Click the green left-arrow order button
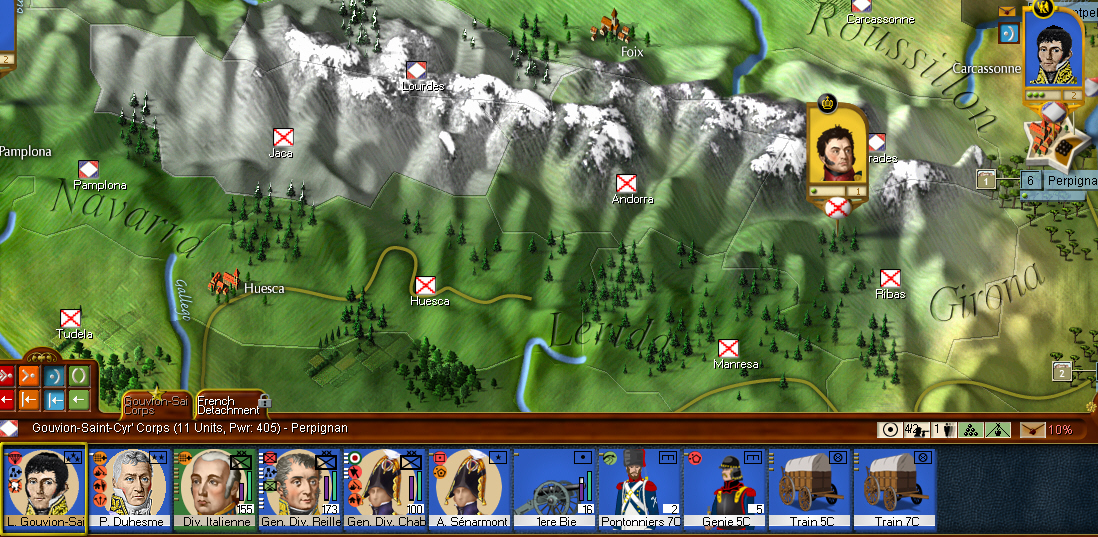The width and height of the screenshot is (1098, 537). (78, 400)
